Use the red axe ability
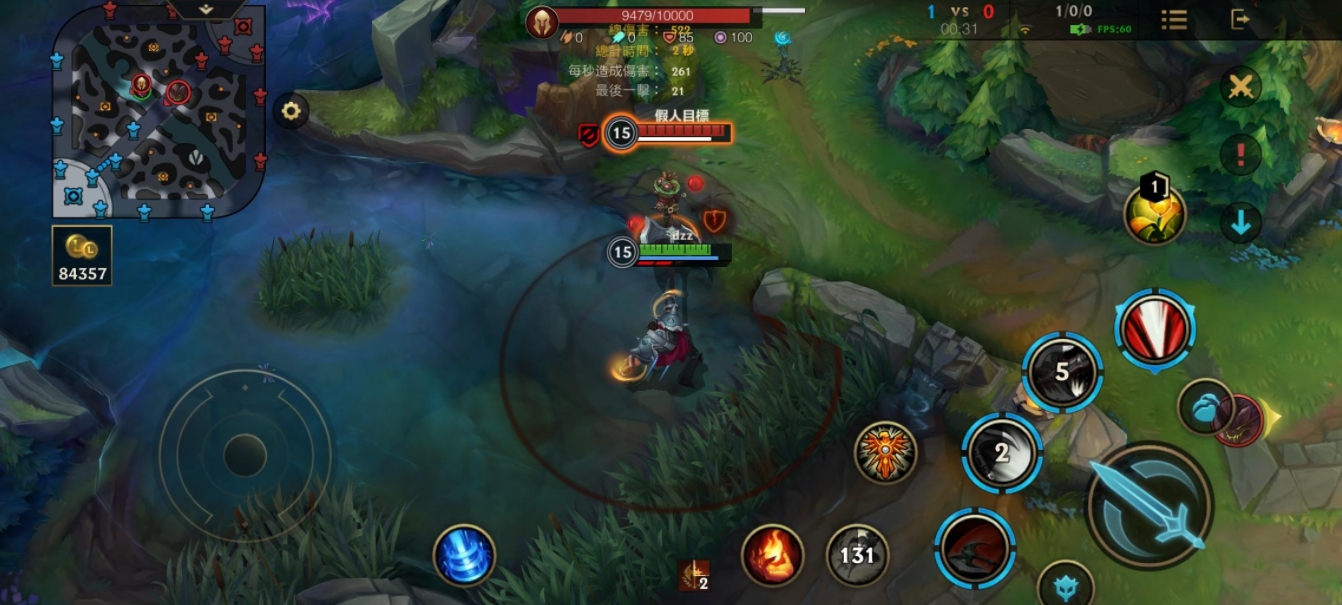The height and width of the screenshot is (605, 1342). pos(975,548)
